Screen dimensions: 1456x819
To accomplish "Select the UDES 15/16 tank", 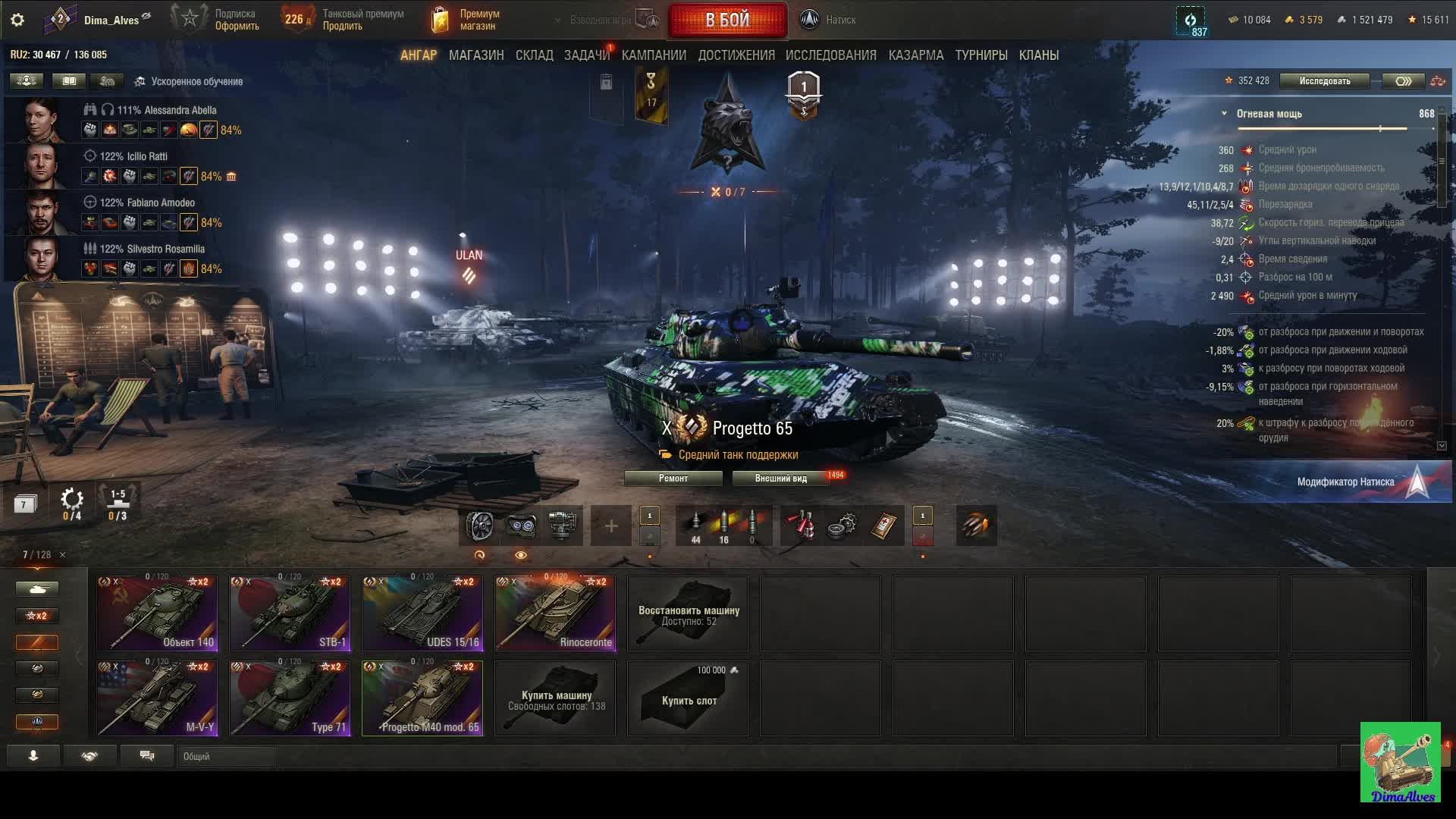I will click(x=422, y=613).
